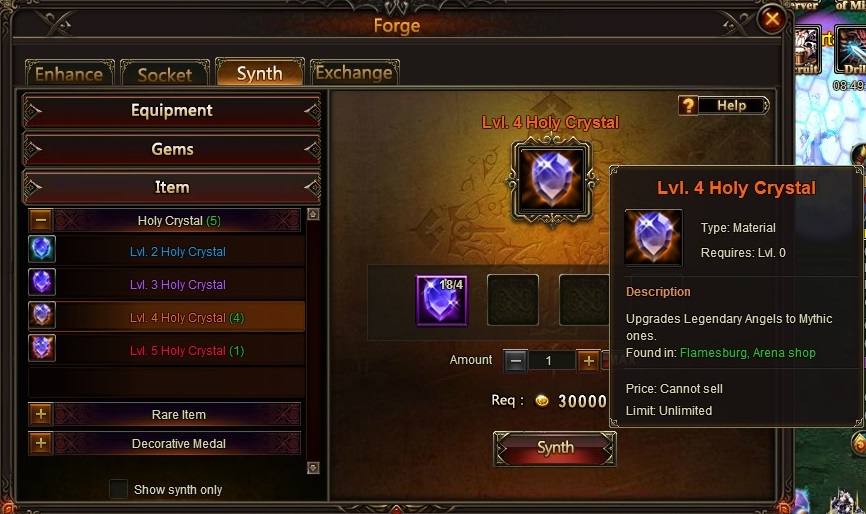
Task: Decrease the synth amount by one
Action: pyautogui.click(x=515, y=360)
